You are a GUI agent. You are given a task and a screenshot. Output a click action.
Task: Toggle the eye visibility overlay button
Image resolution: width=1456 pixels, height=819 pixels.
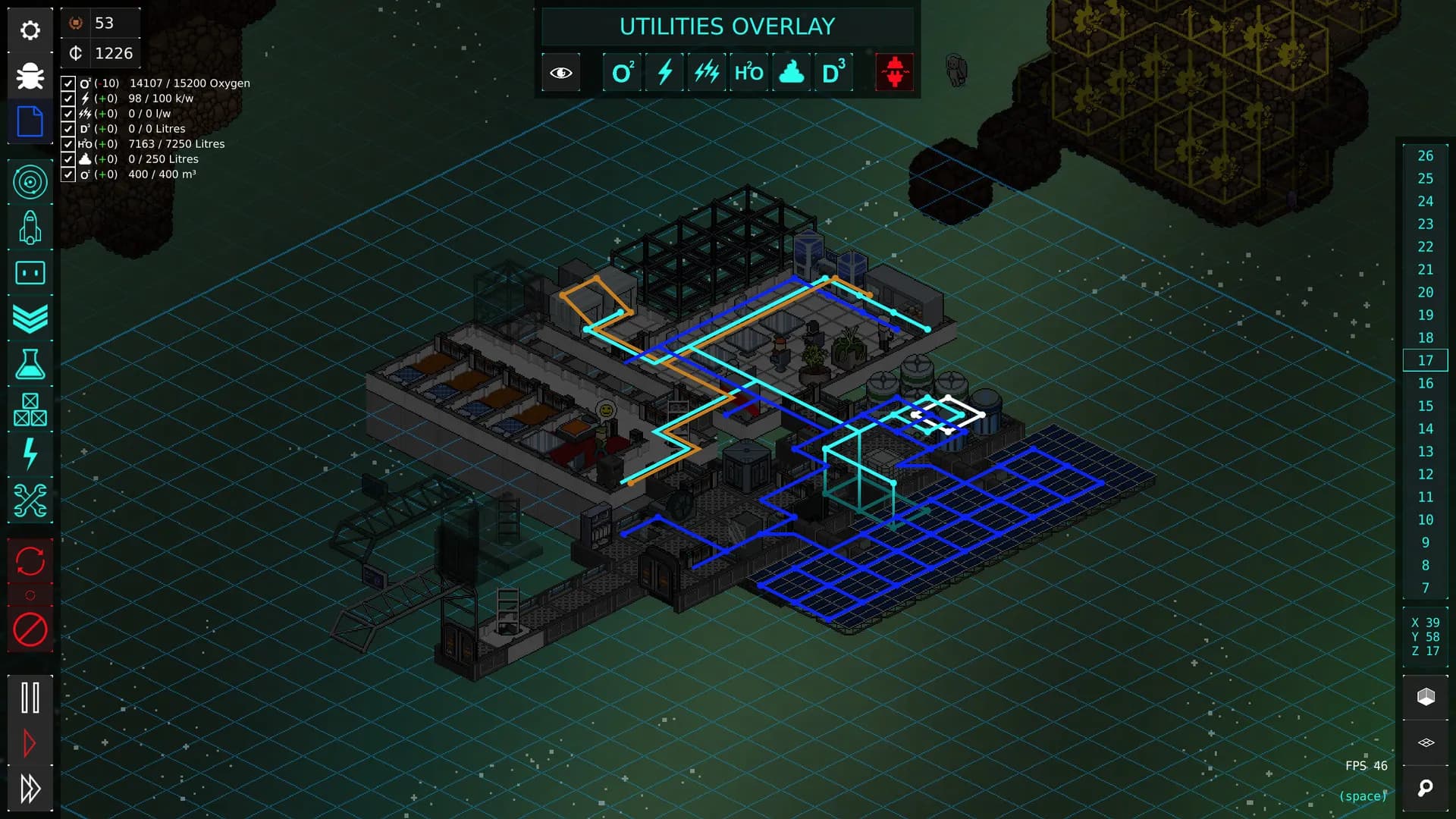click(x=561, y=73)
